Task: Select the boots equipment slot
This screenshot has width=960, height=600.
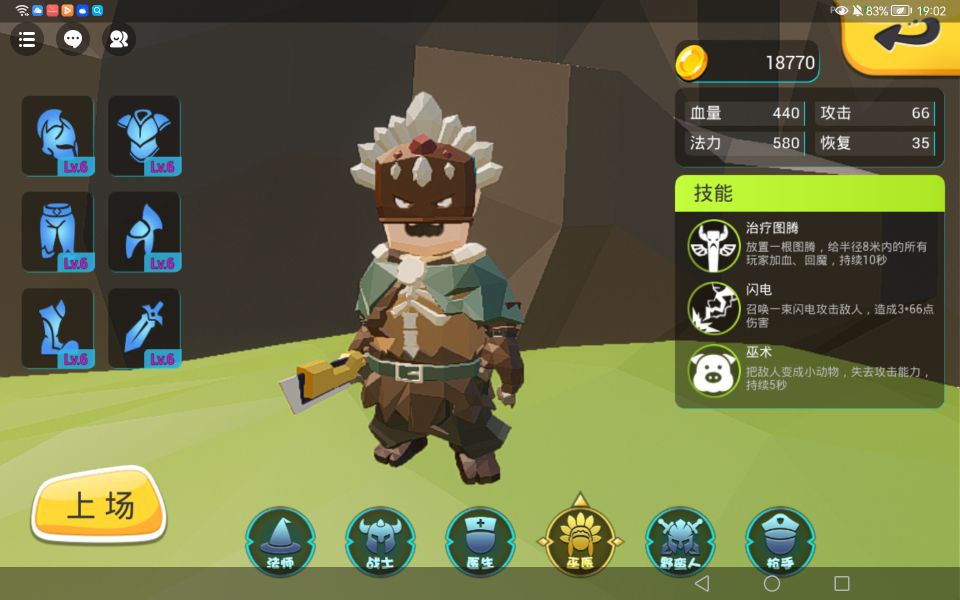Action: (57, 328)
